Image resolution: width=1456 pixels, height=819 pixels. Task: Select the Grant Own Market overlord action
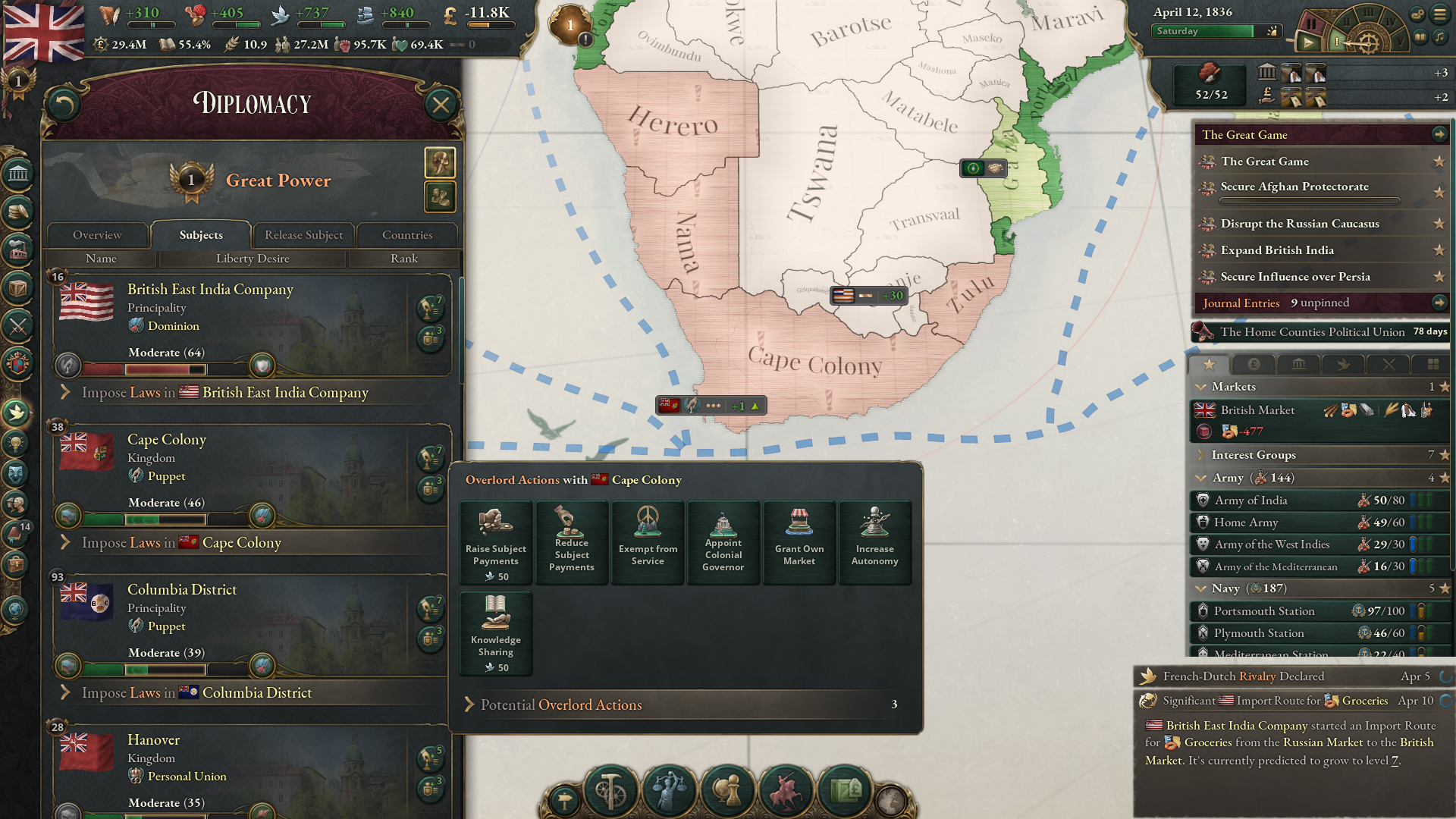(x=799, y=541)
